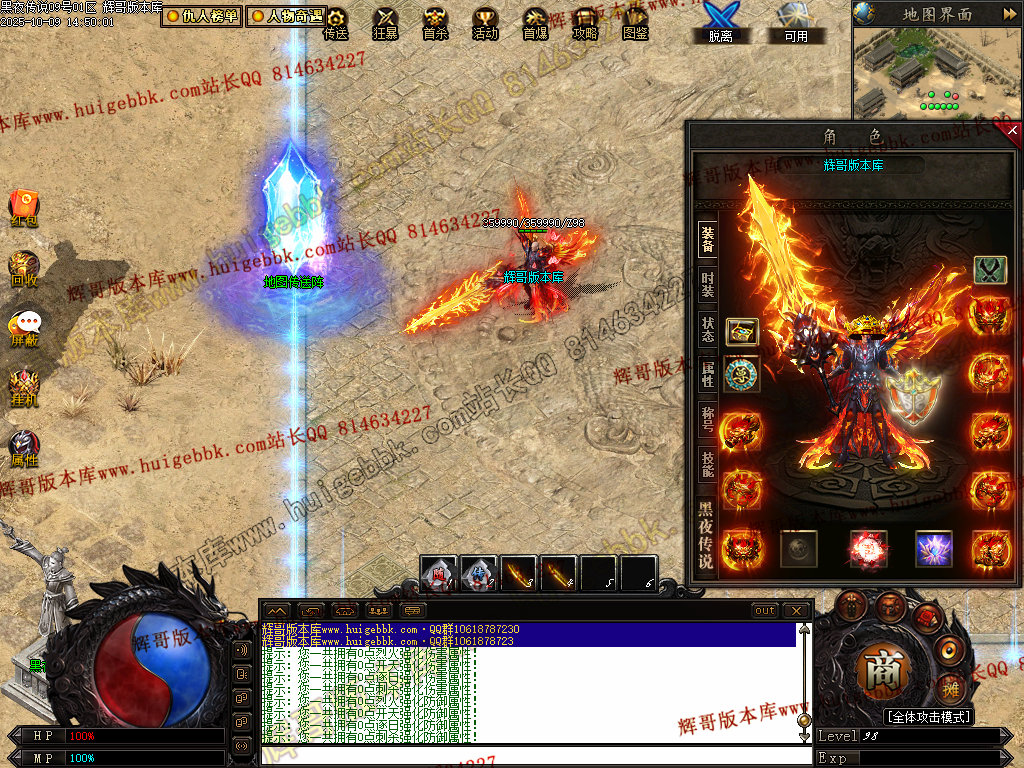Toggle the 全体攻击模式 attack mode label

pos(929,717)
